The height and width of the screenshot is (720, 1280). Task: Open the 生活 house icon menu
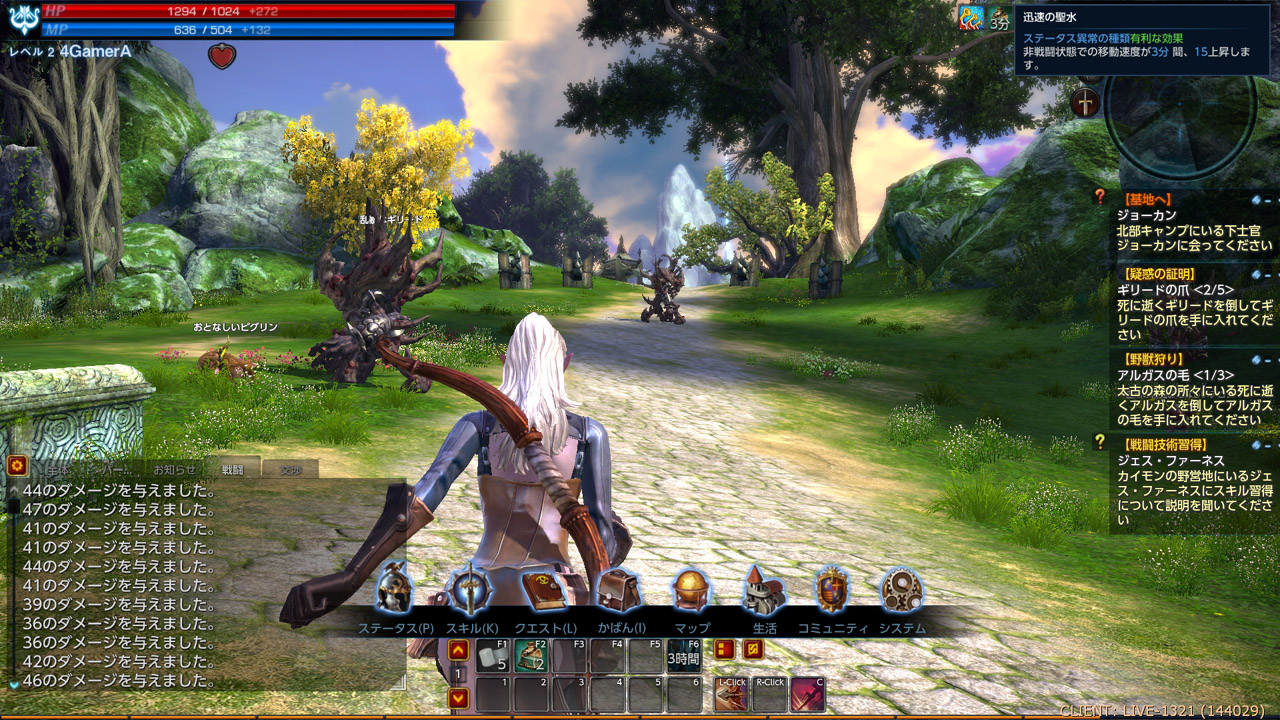point(763,593)
